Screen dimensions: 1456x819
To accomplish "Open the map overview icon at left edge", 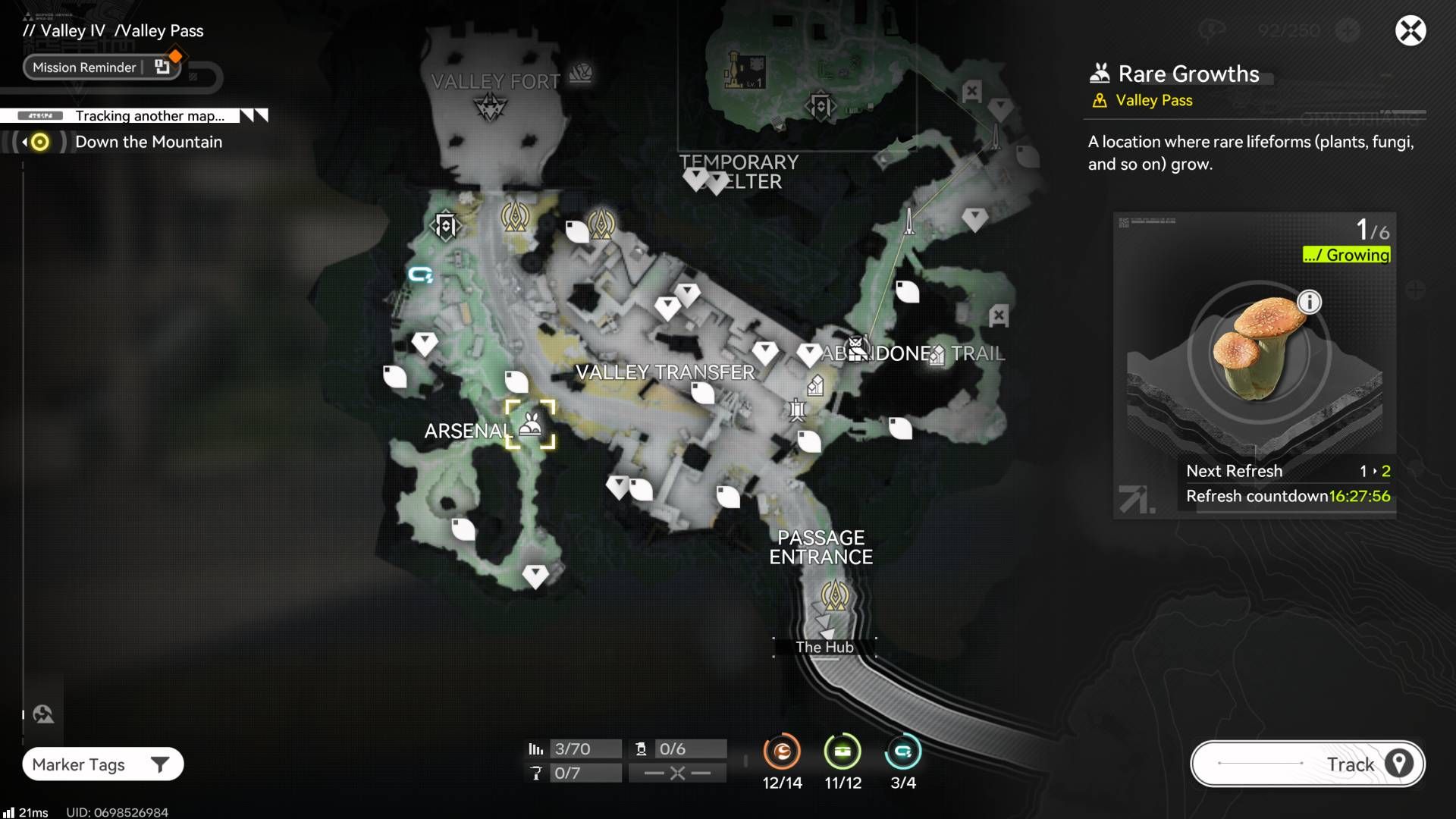I will [x=43, y=714].
